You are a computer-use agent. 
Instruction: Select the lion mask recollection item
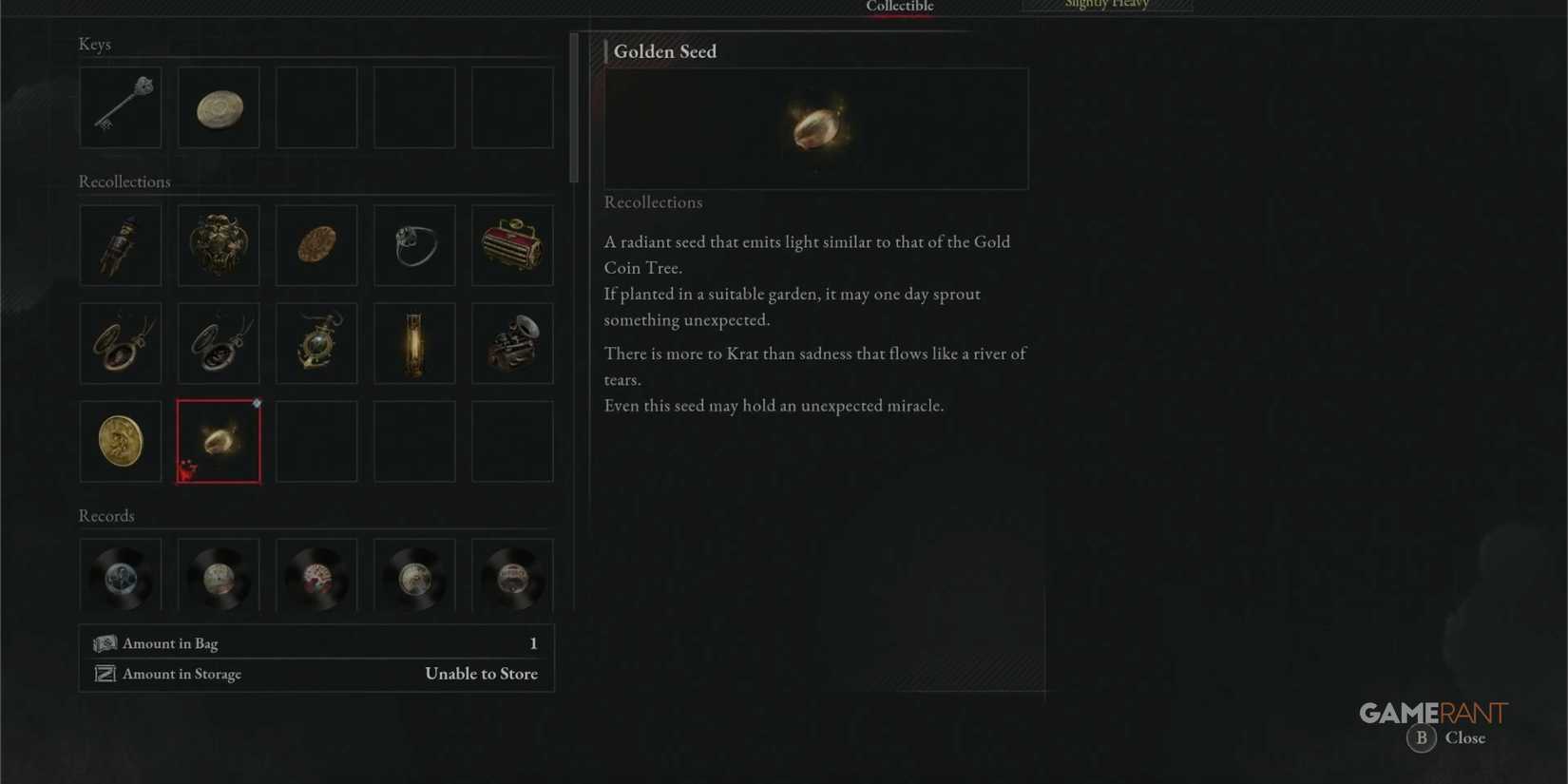point(218,245)
